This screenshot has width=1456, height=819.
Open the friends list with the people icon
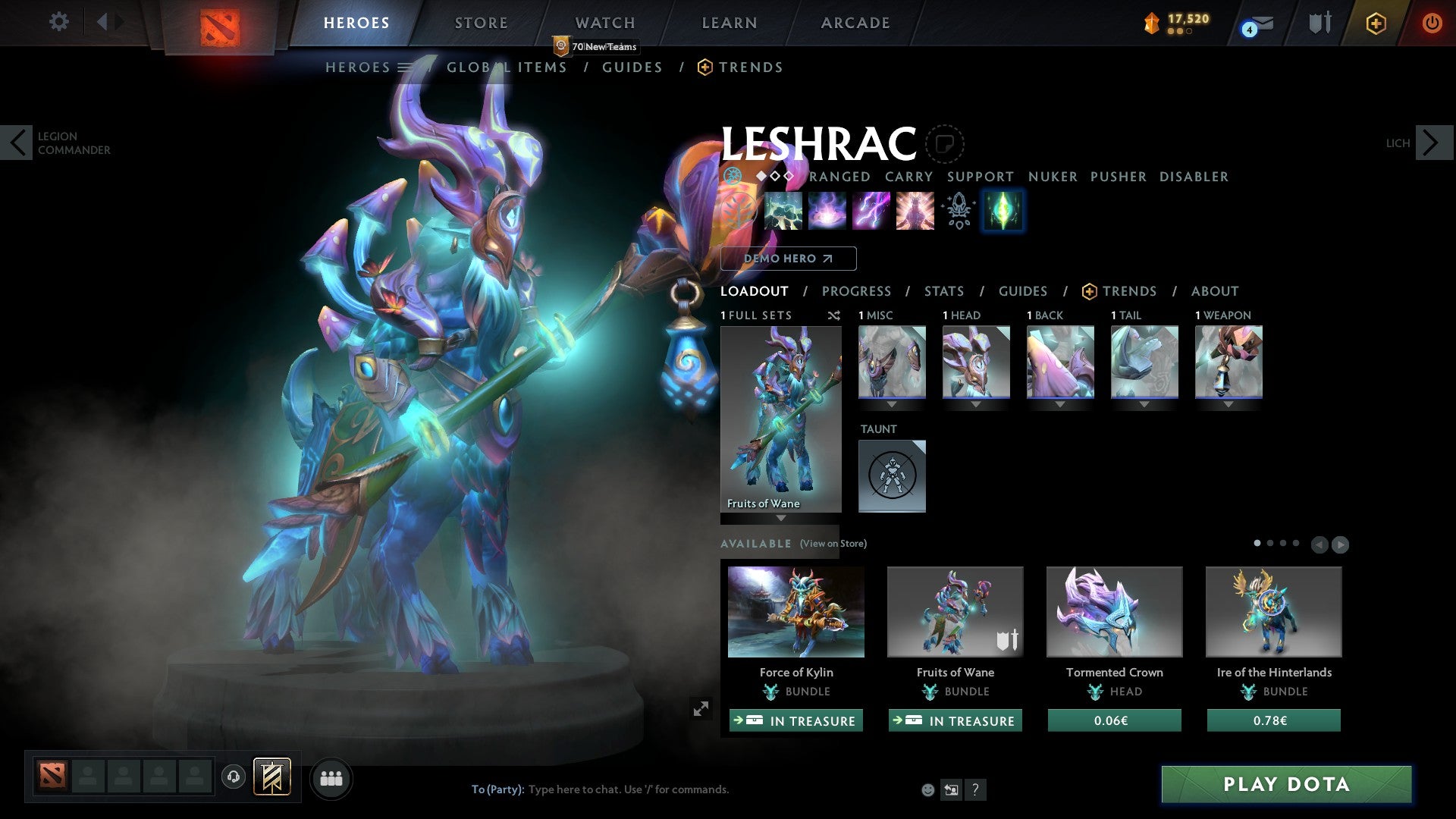(x=331, y=778)
